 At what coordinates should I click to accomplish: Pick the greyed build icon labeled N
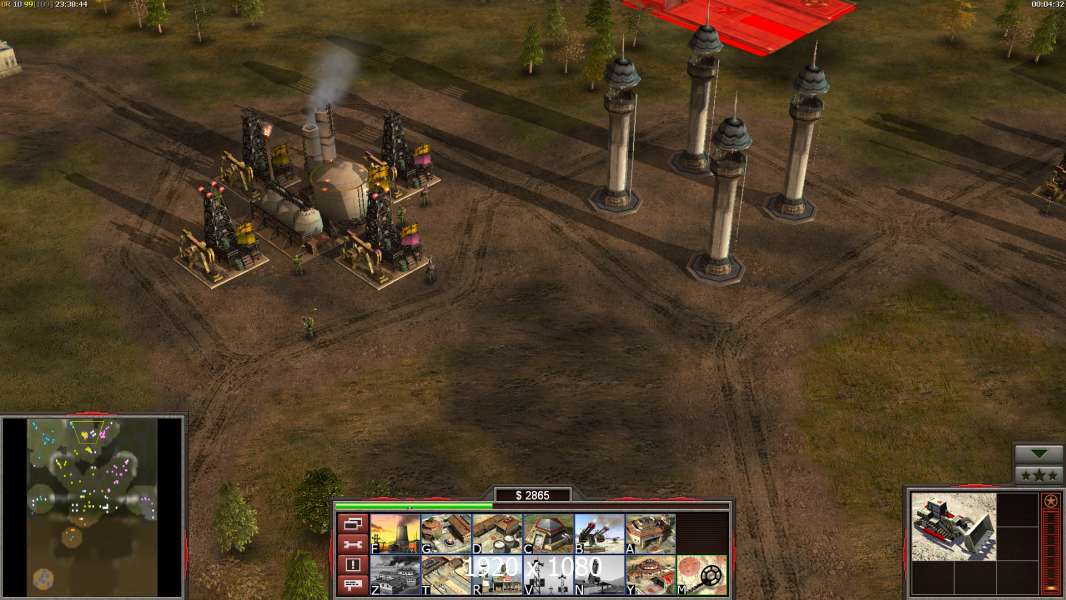[599, 575]
